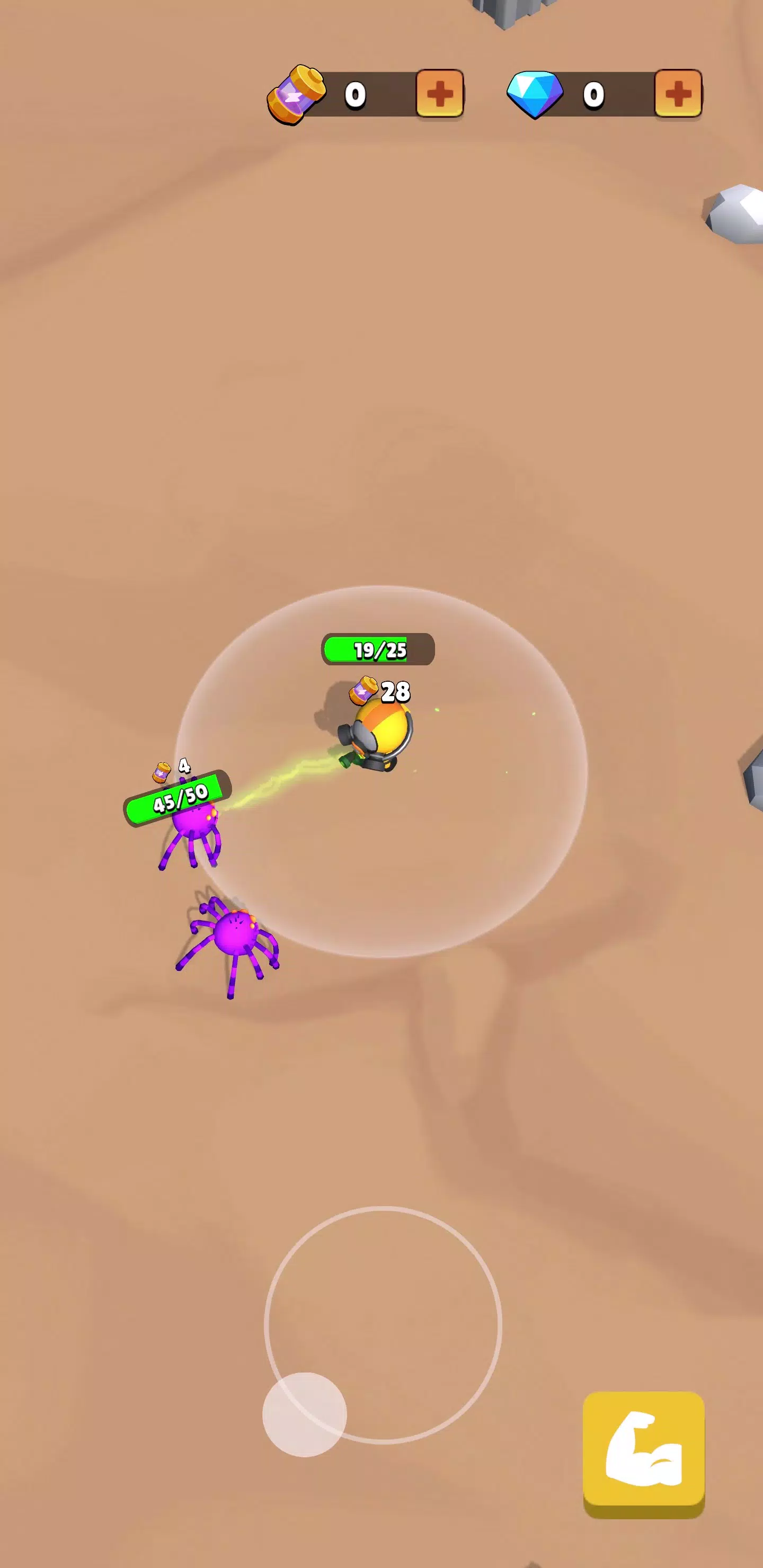Open the yellow flexed-arm upgrade button
763x1568 pixels.
(643, 1453)
